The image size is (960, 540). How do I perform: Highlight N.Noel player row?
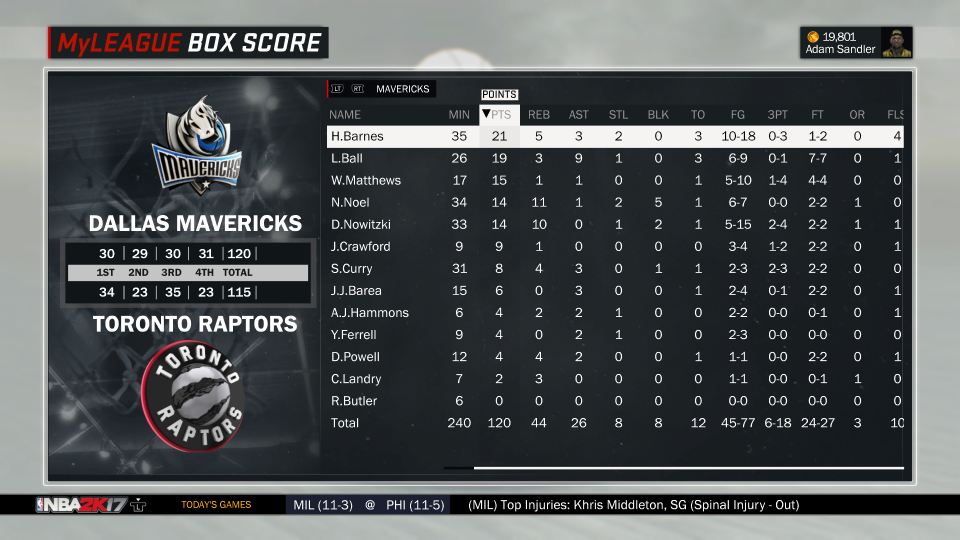point(349,202)
